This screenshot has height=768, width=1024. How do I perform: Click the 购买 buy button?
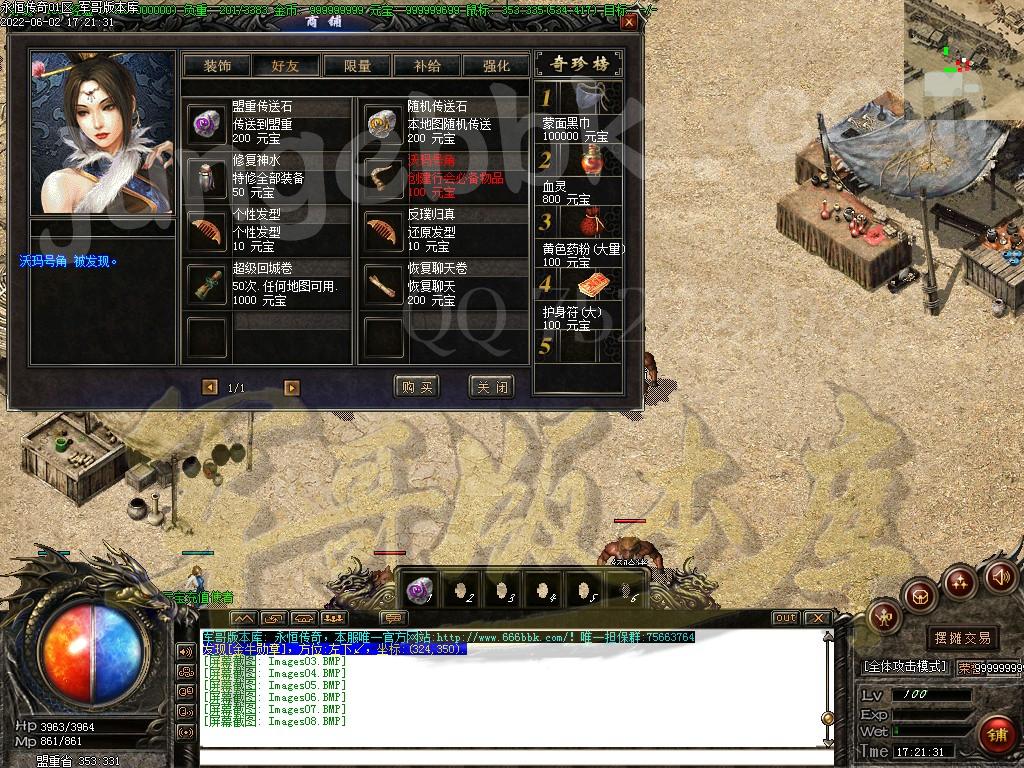pos(417,387)
